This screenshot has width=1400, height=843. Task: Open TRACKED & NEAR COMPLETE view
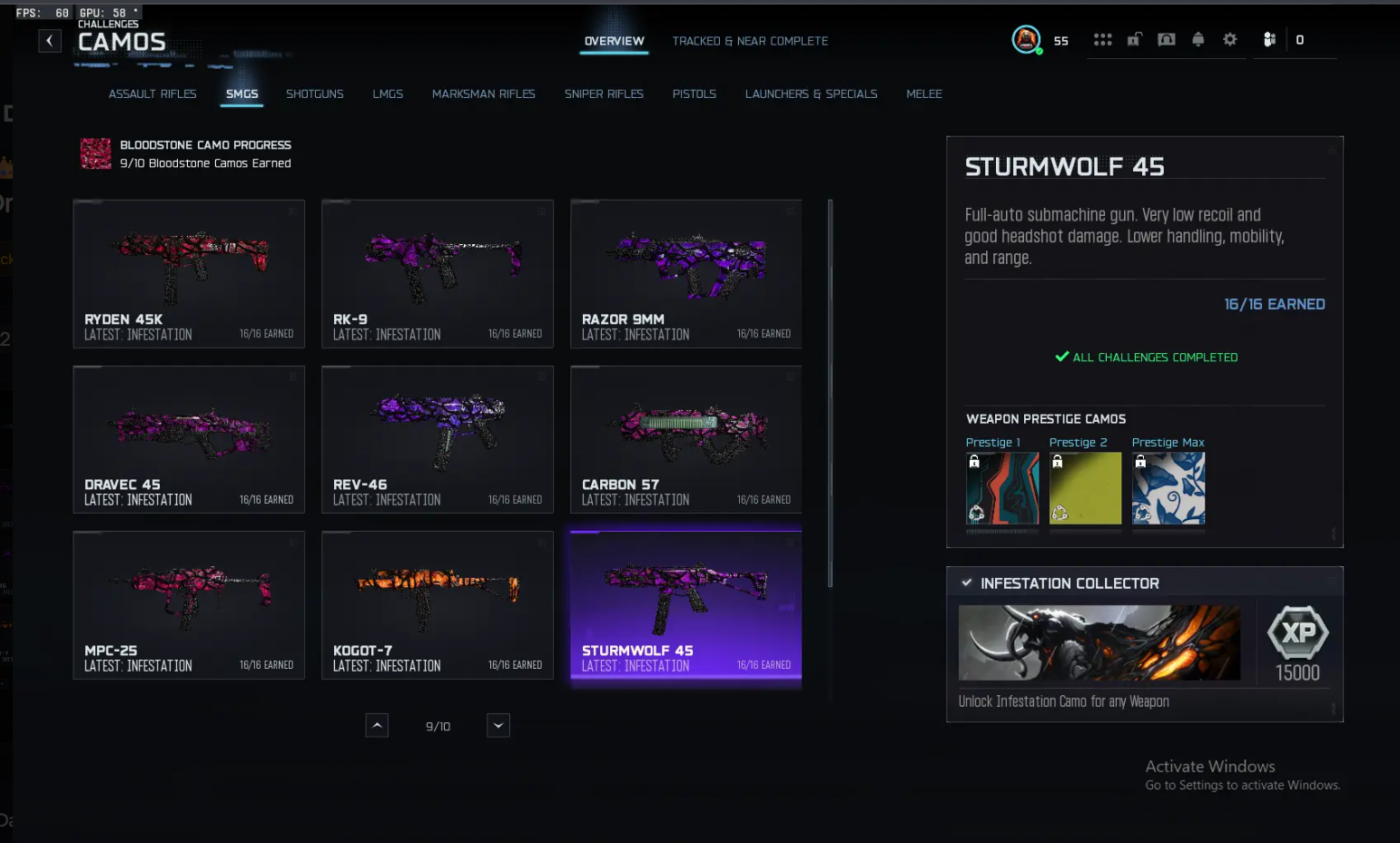(x=750, y=41)
